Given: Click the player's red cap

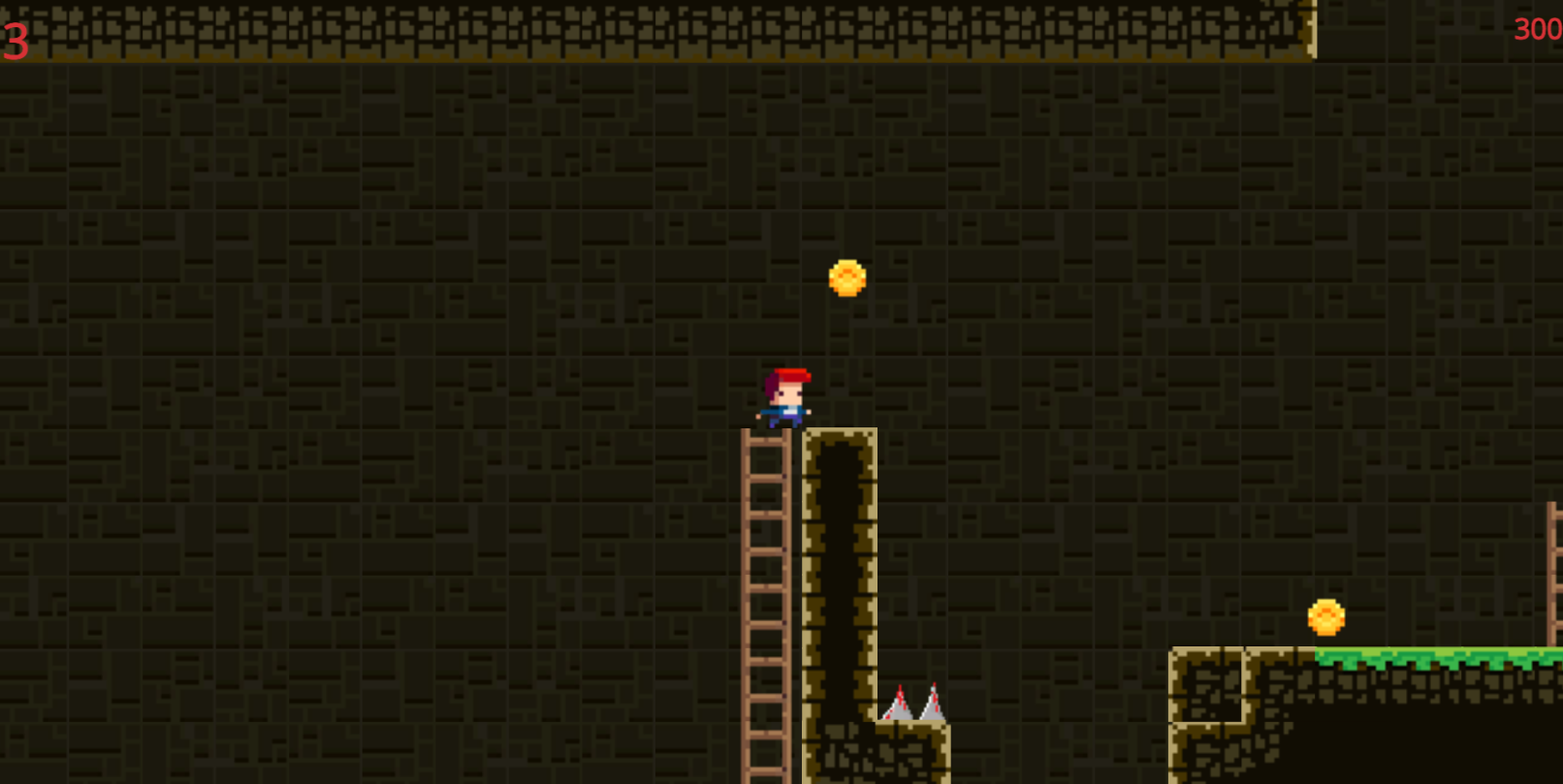Looking at the screenshot, I should point(787,375).
